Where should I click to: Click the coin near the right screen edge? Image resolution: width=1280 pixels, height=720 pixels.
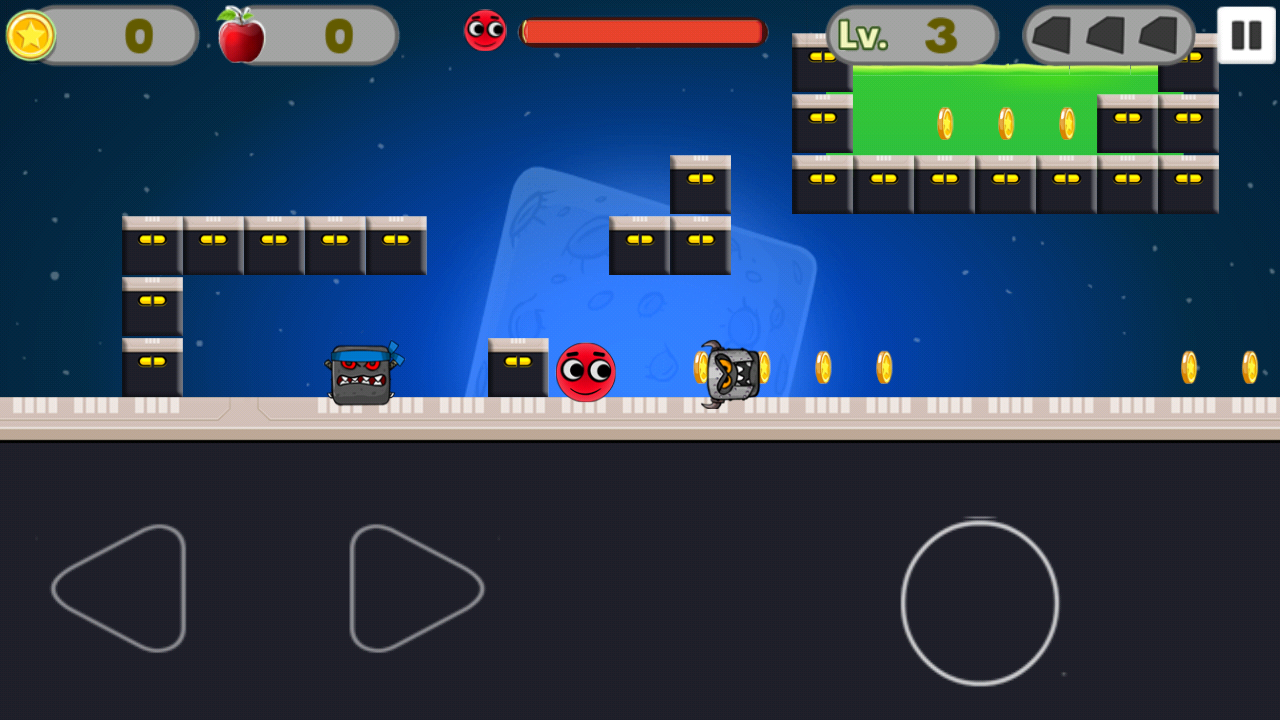tap(1252, 366)
